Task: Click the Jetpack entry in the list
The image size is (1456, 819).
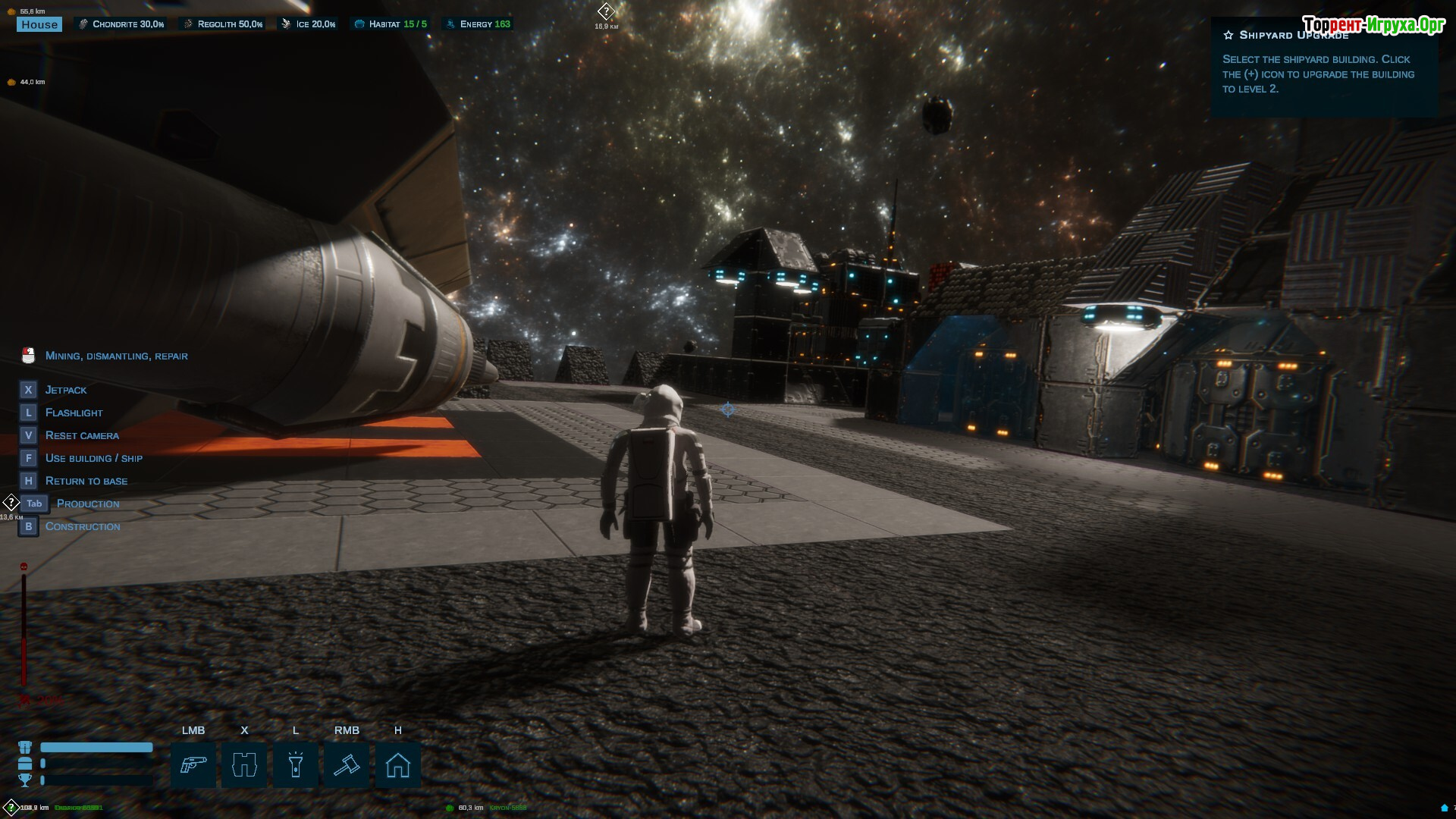Action: click(x=66, y=390)
